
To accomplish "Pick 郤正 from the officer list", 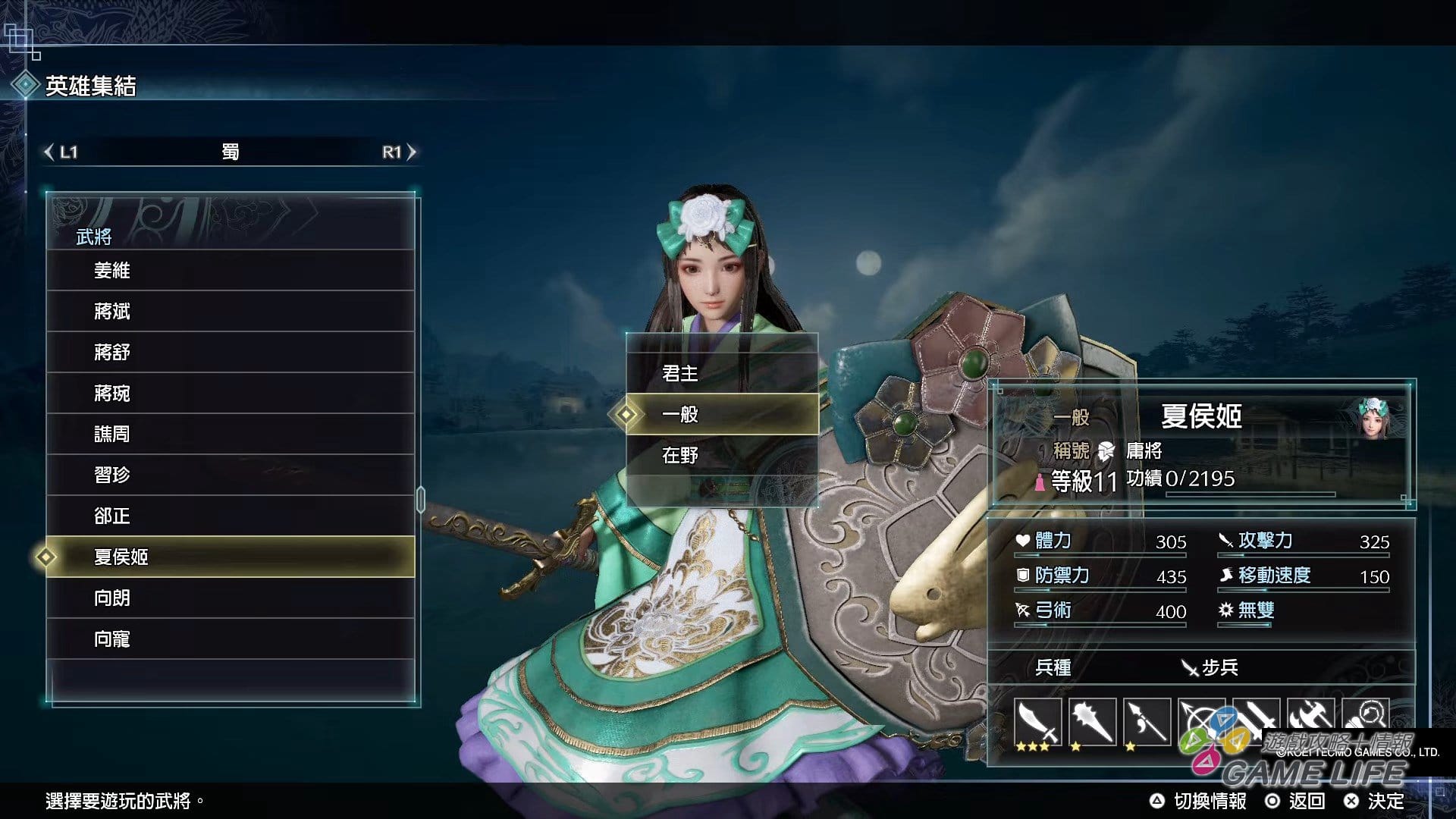I will pyautogui.click(x=230, y=516).
